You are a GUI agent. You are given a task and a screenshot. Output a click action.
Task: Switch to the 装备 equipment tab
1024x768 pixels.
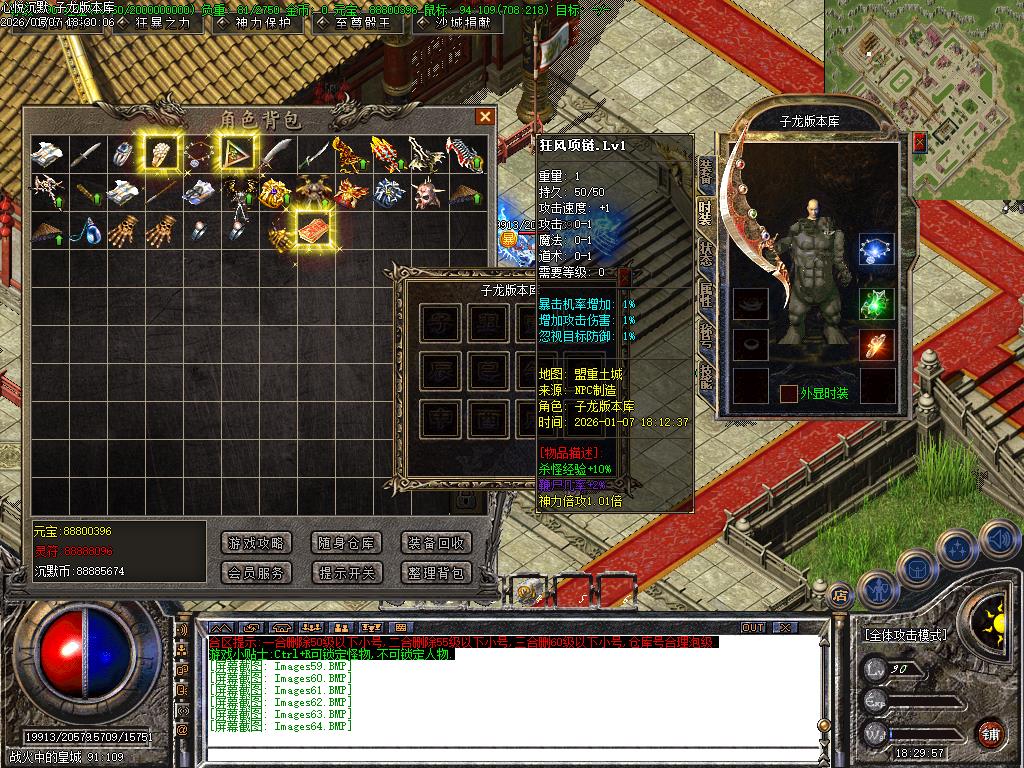click(706, 171)
